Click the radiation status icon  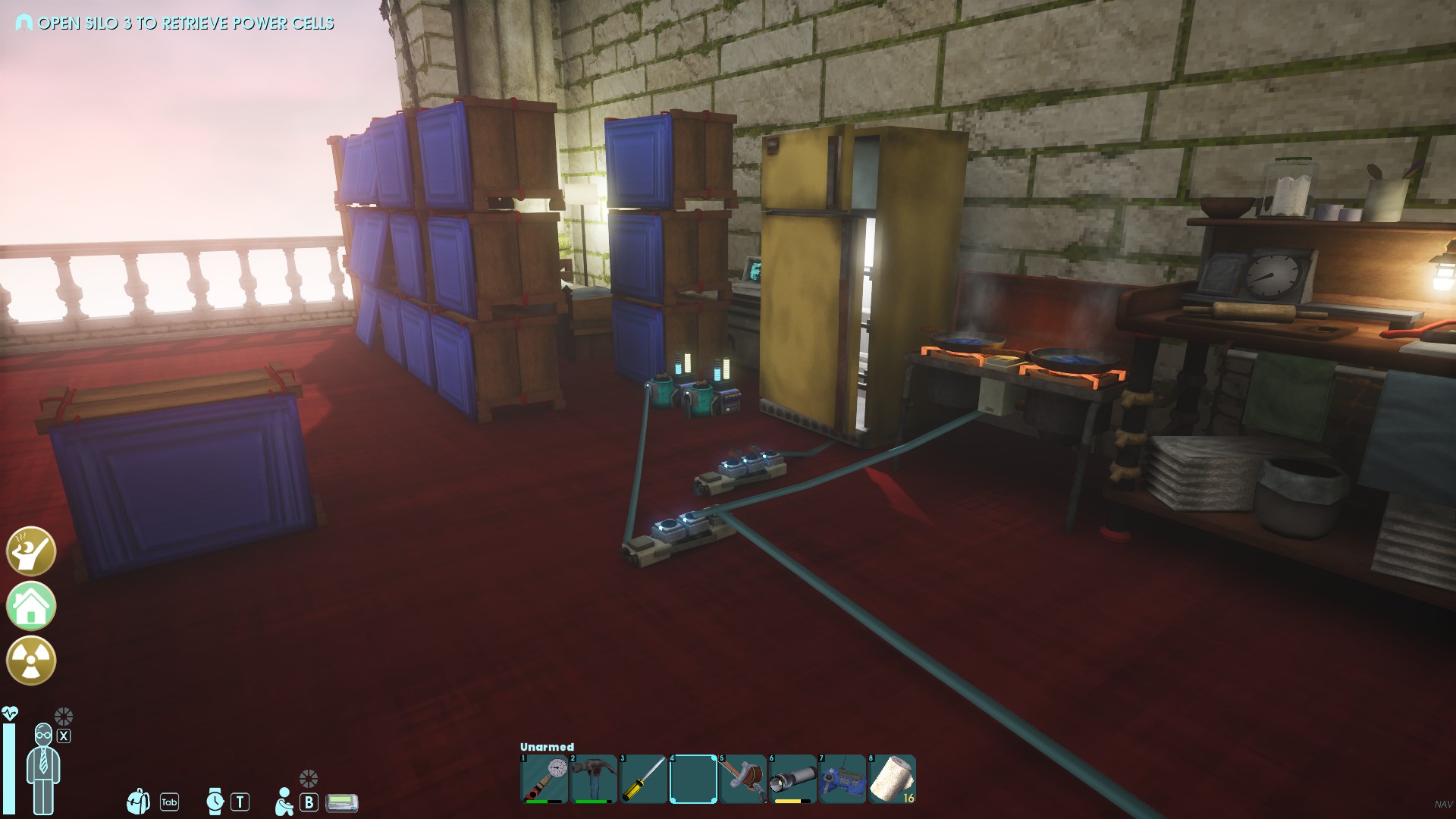[31, 661]
